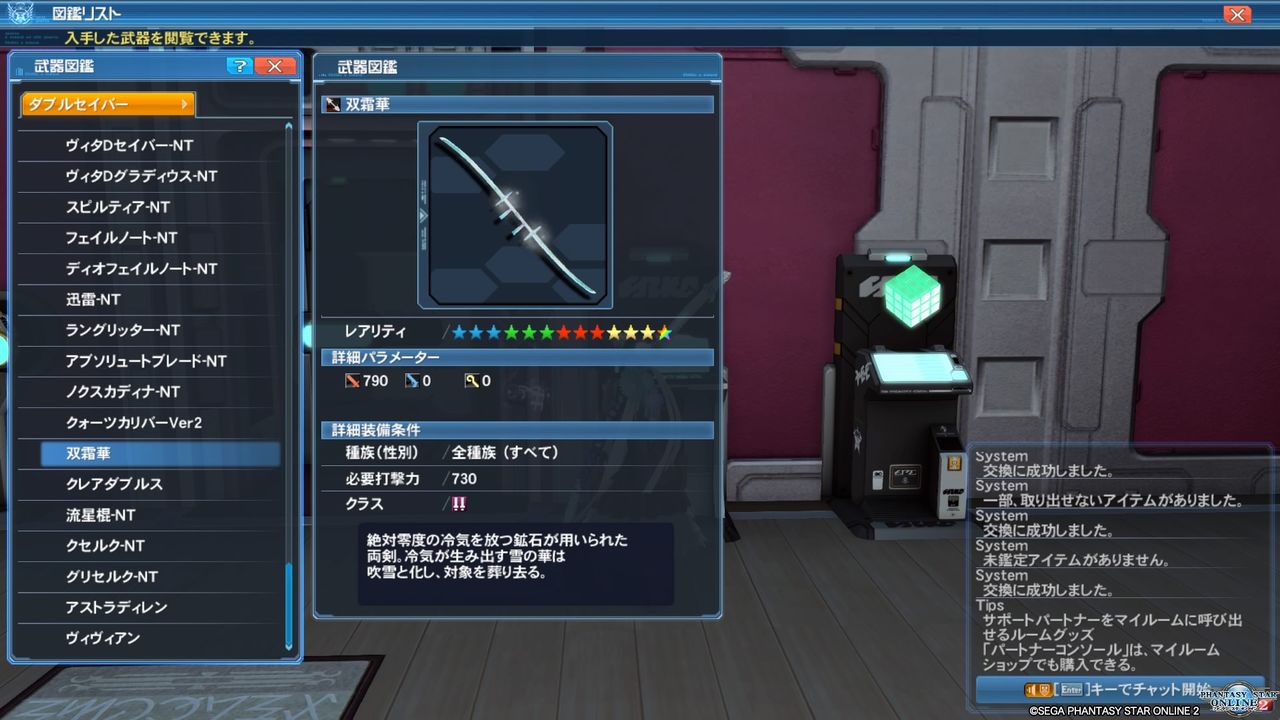Open the ダブルセイバー weapon category dropdown
The height and width of the screenshot is (720, 1280).
point(105,103)
